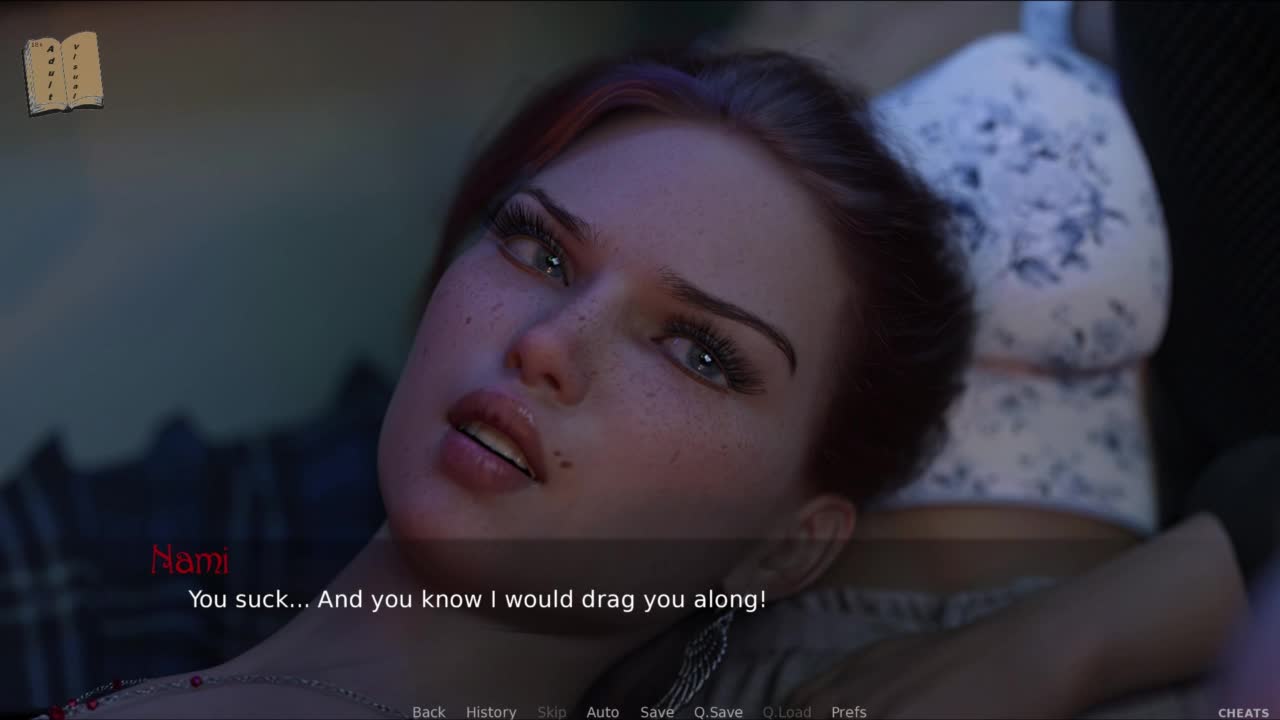Open the Save menu
1280x720 pixels.
click(x=657, y=712)
